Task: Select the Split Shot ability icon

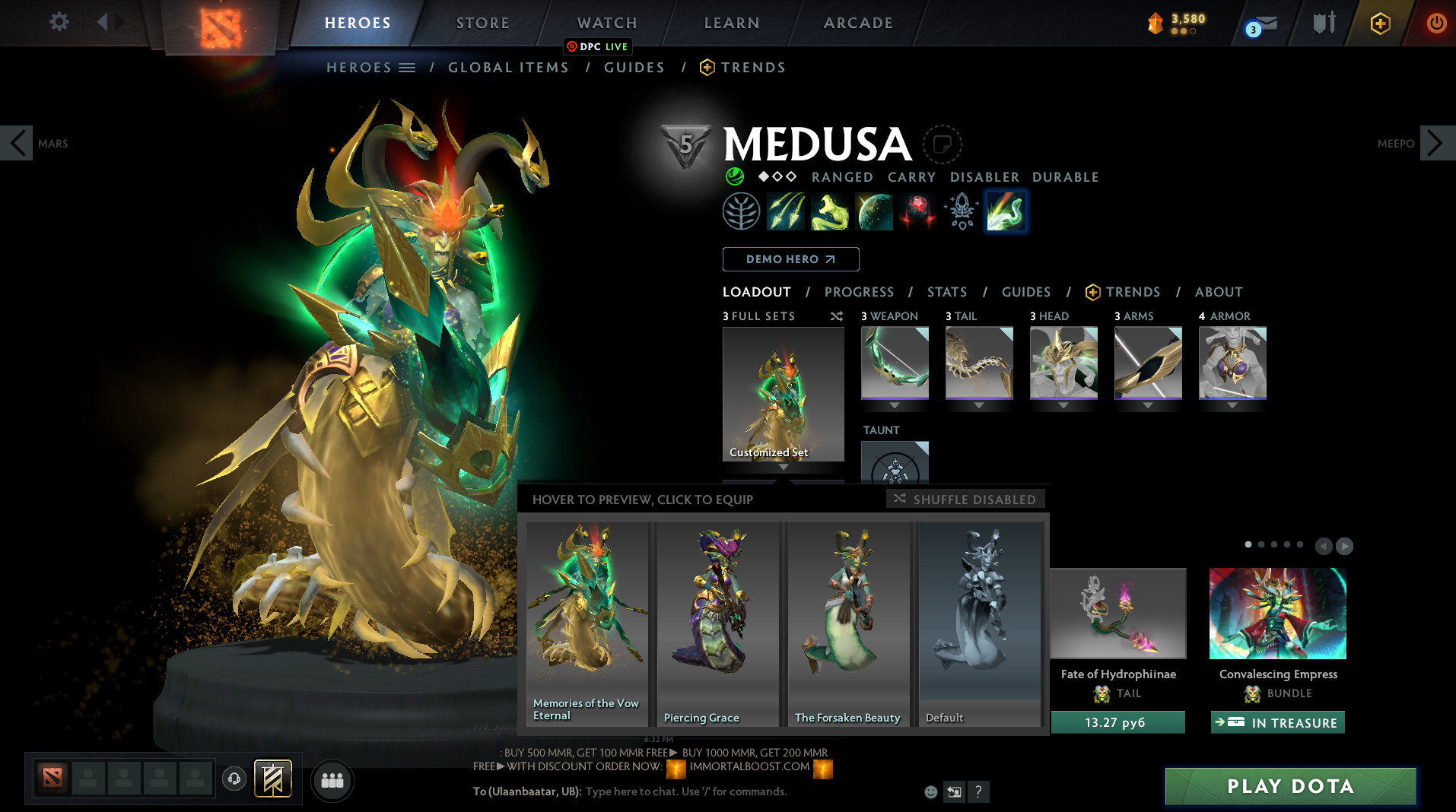Action: pos(786,211)
